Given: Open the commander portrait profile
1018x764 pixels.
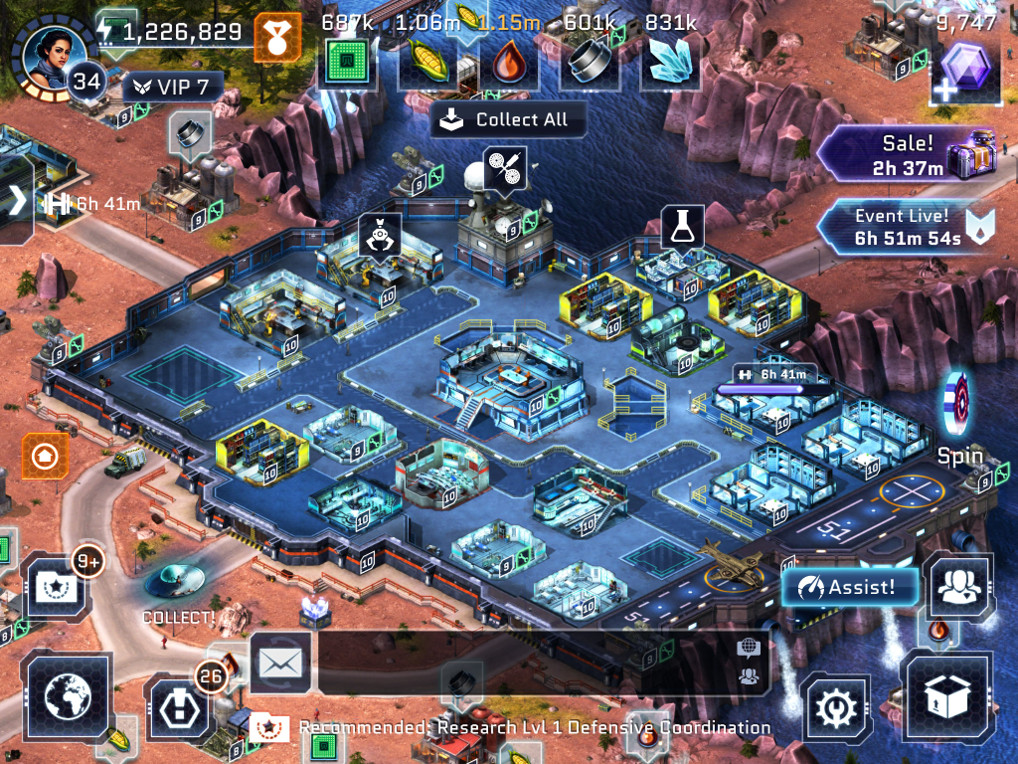Looking at the screenshot, I should click(48, 50).
